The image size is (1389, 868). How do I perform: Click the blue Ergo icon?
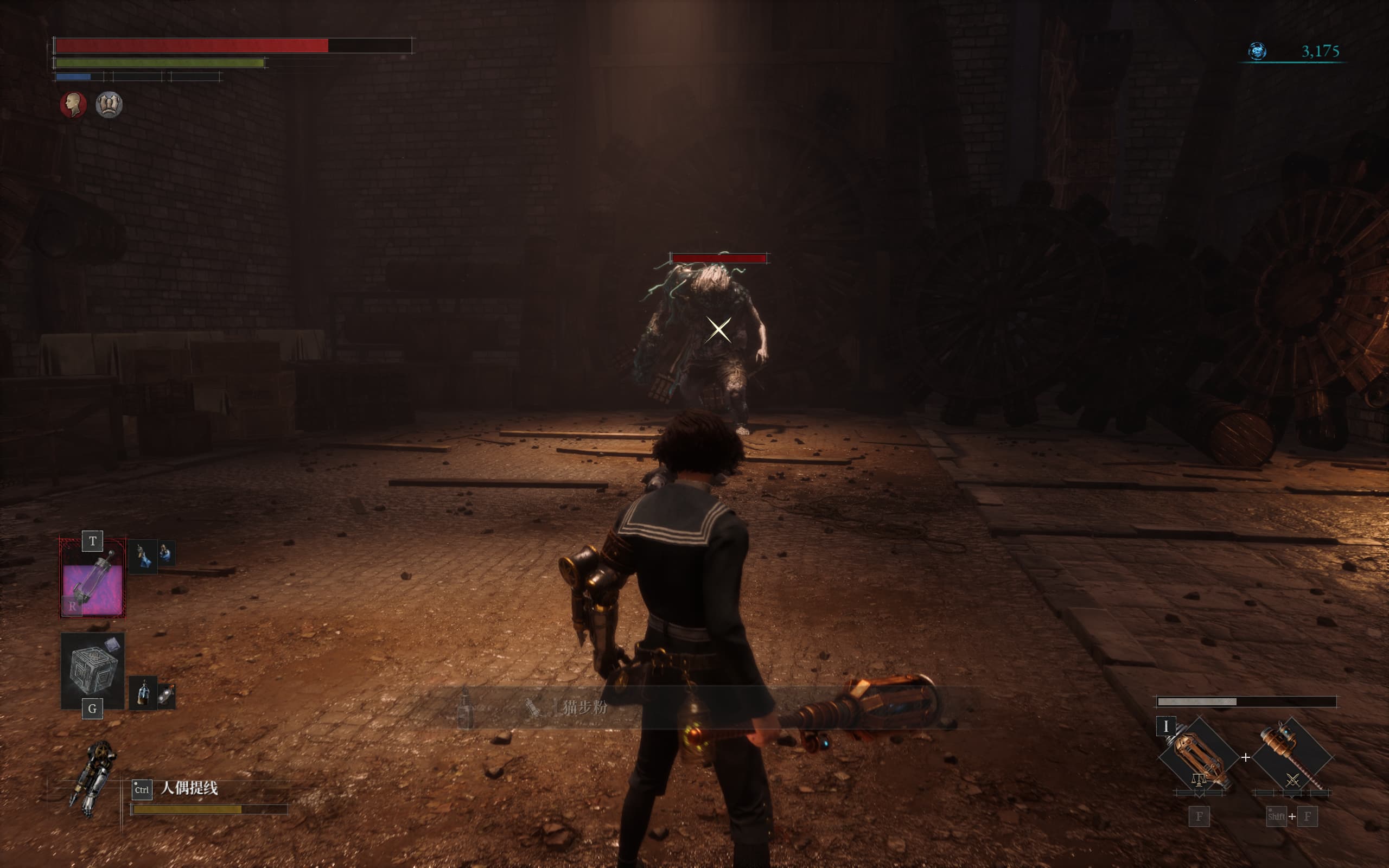(1257, 52)
